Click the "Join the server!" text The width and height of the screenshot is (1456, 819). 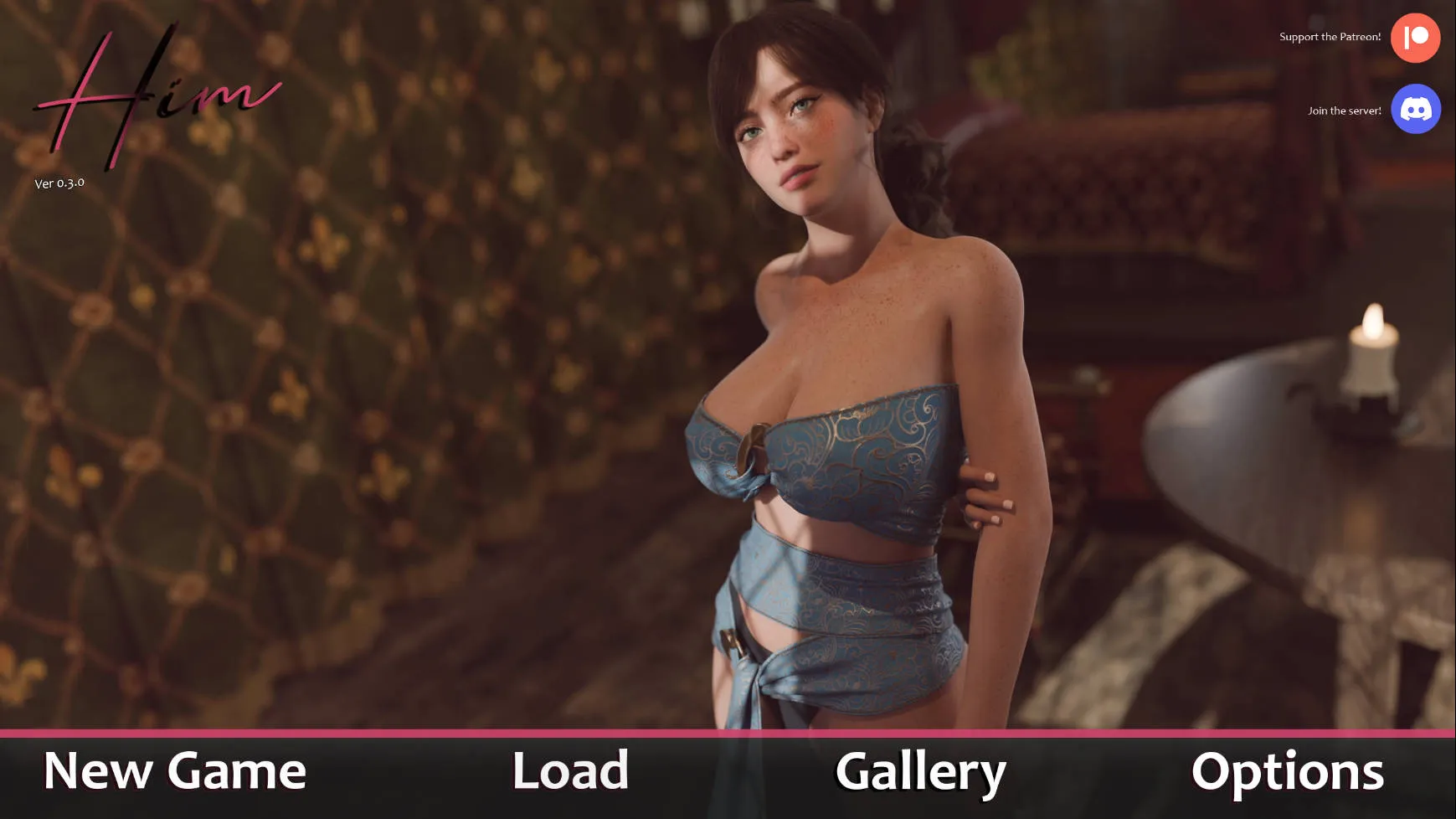1345,110
